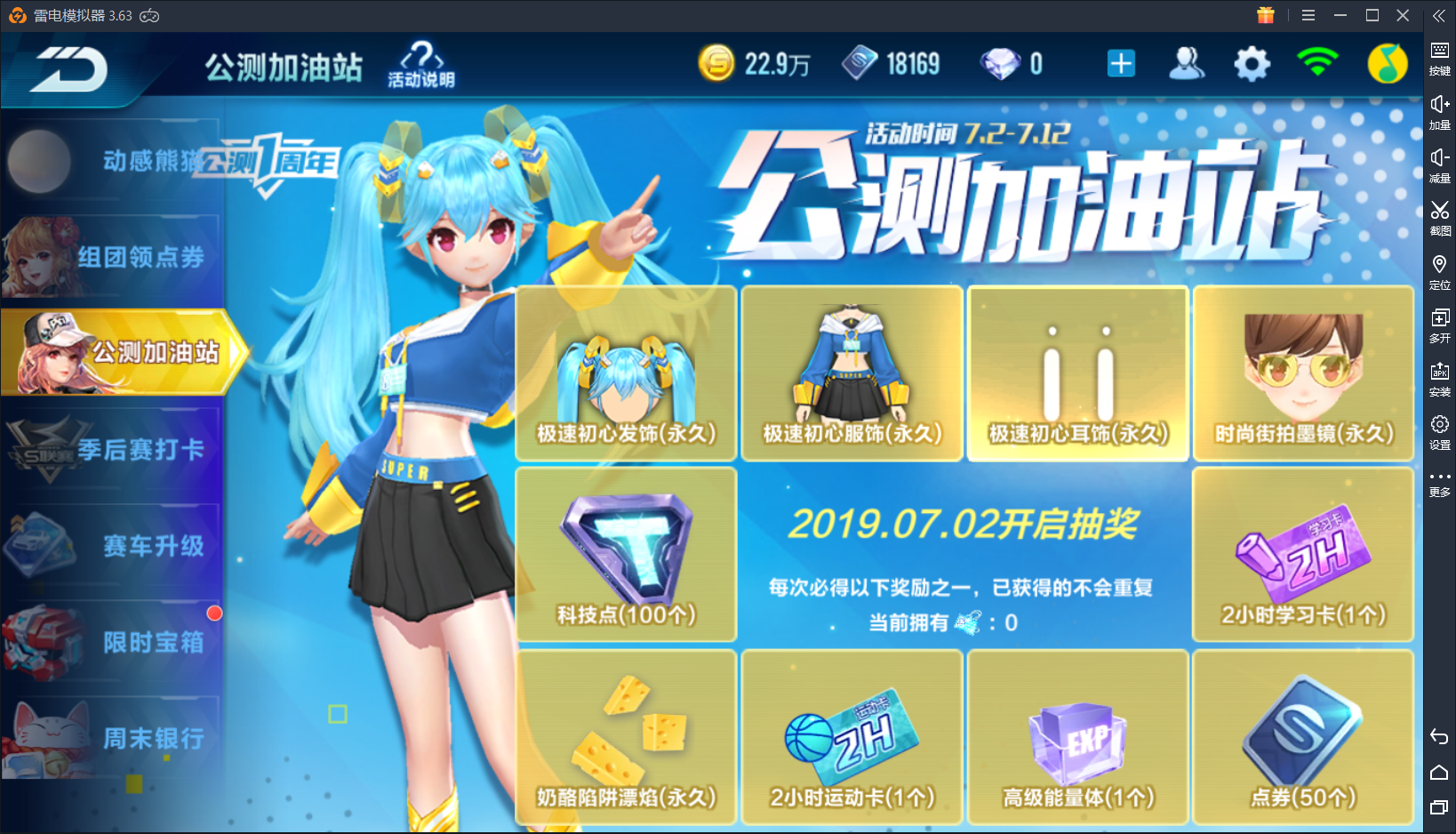The image size is (1456, 834).
Task: Open the hamburger menu in the title bar
Action: (1308, 15)
